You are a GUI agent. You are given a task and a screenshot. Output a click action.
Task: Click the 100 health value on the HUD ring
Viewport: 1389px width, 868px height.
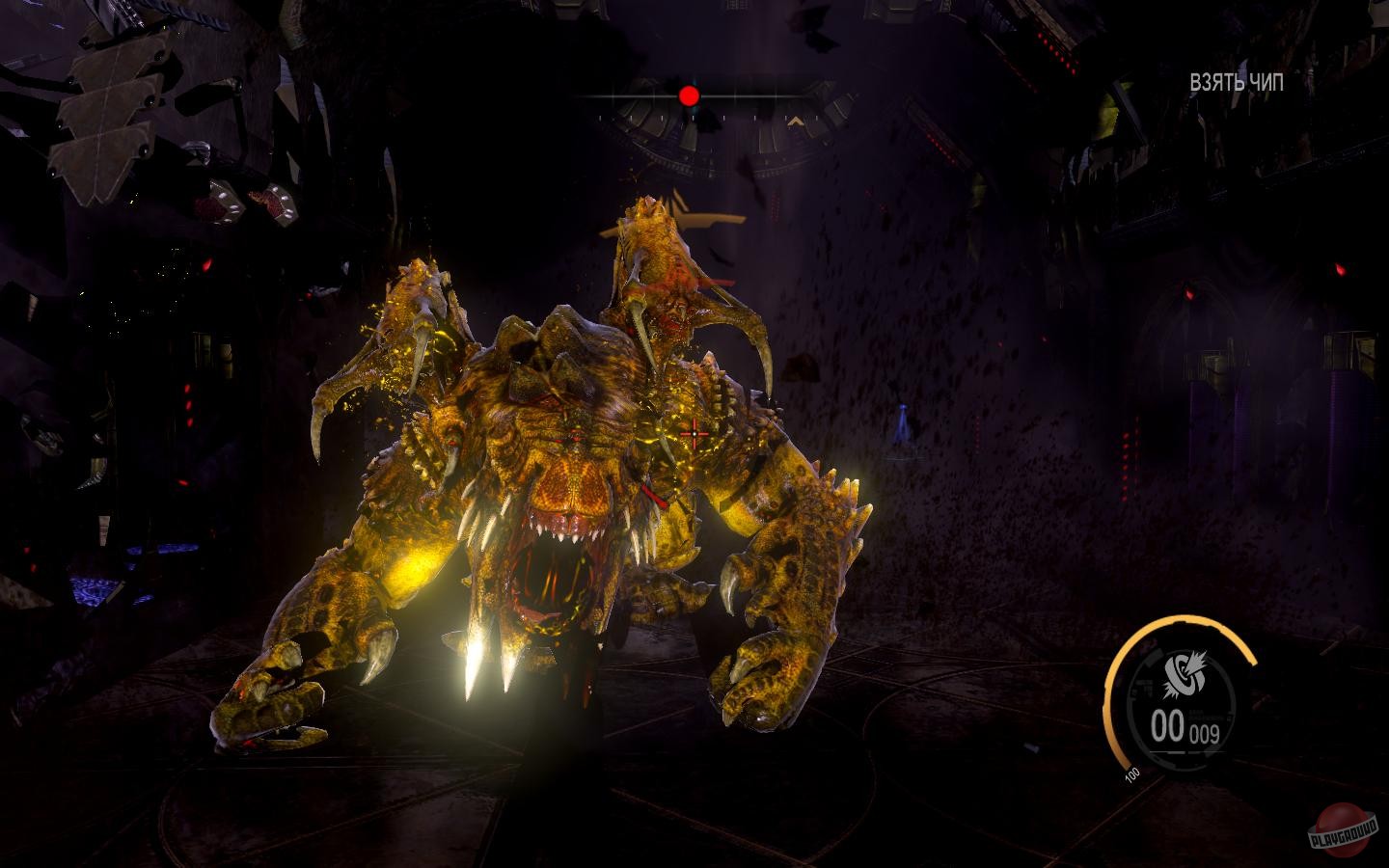pyautogui.click(x=1131, y=773)
